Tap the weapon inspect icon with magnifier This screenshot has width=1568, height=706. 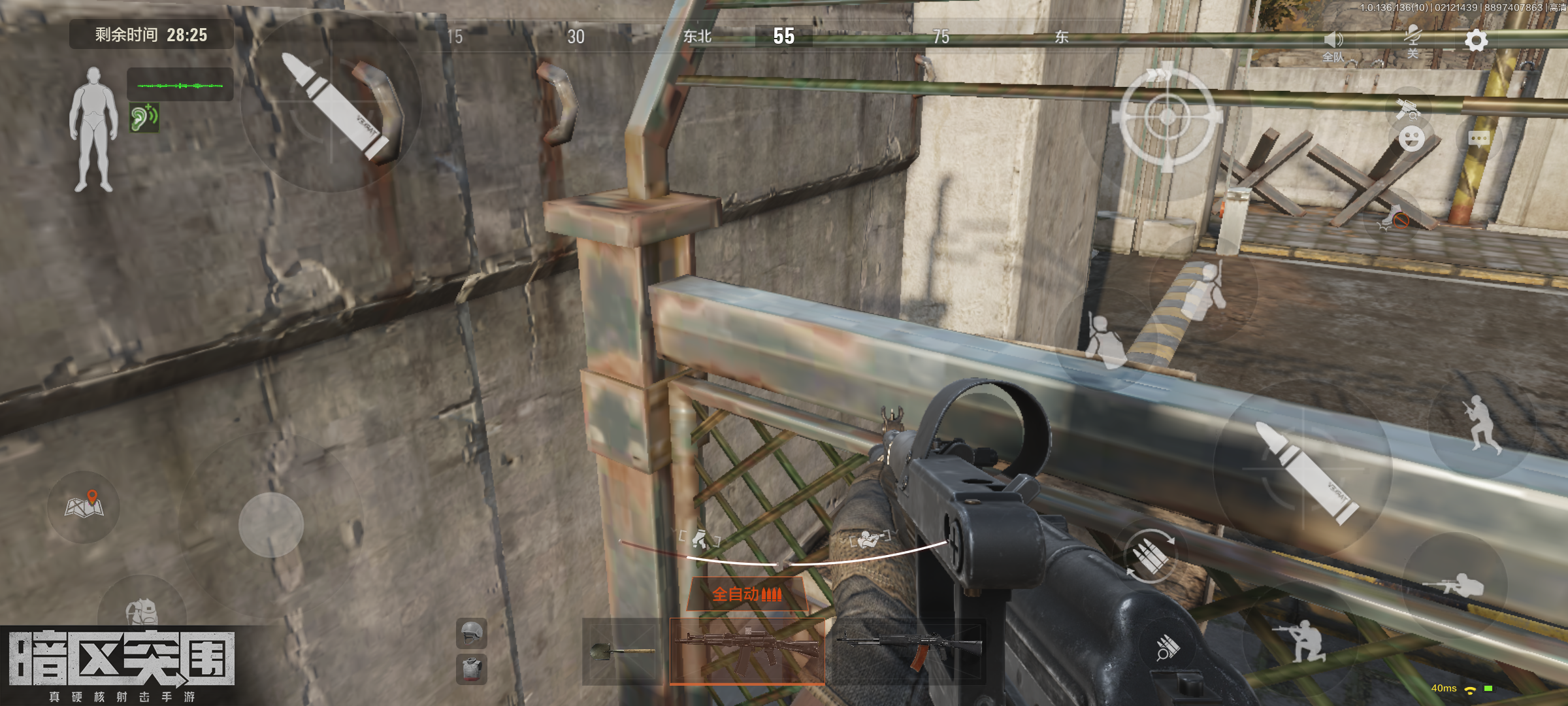[x=1407, y=109]
